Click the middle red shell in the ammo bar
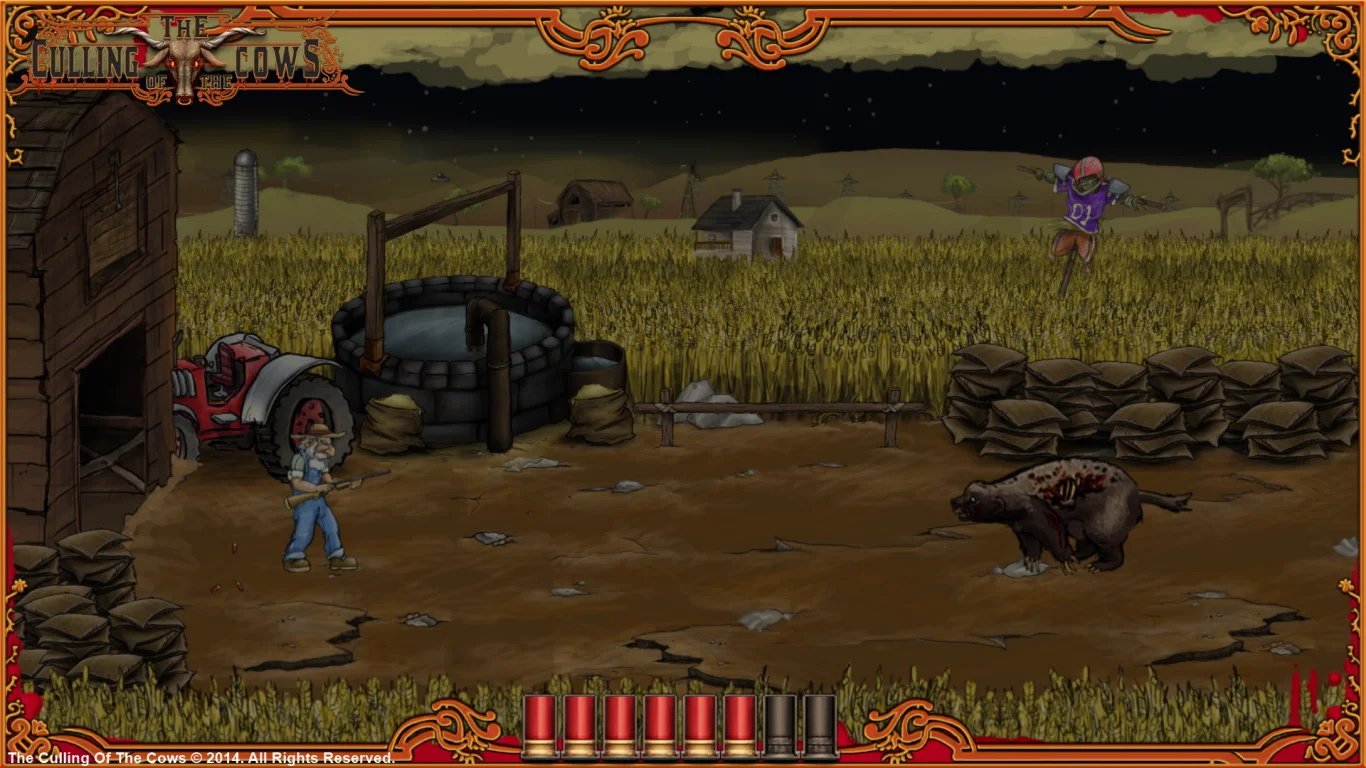1366x768 pixels. [x=660, y=725]
